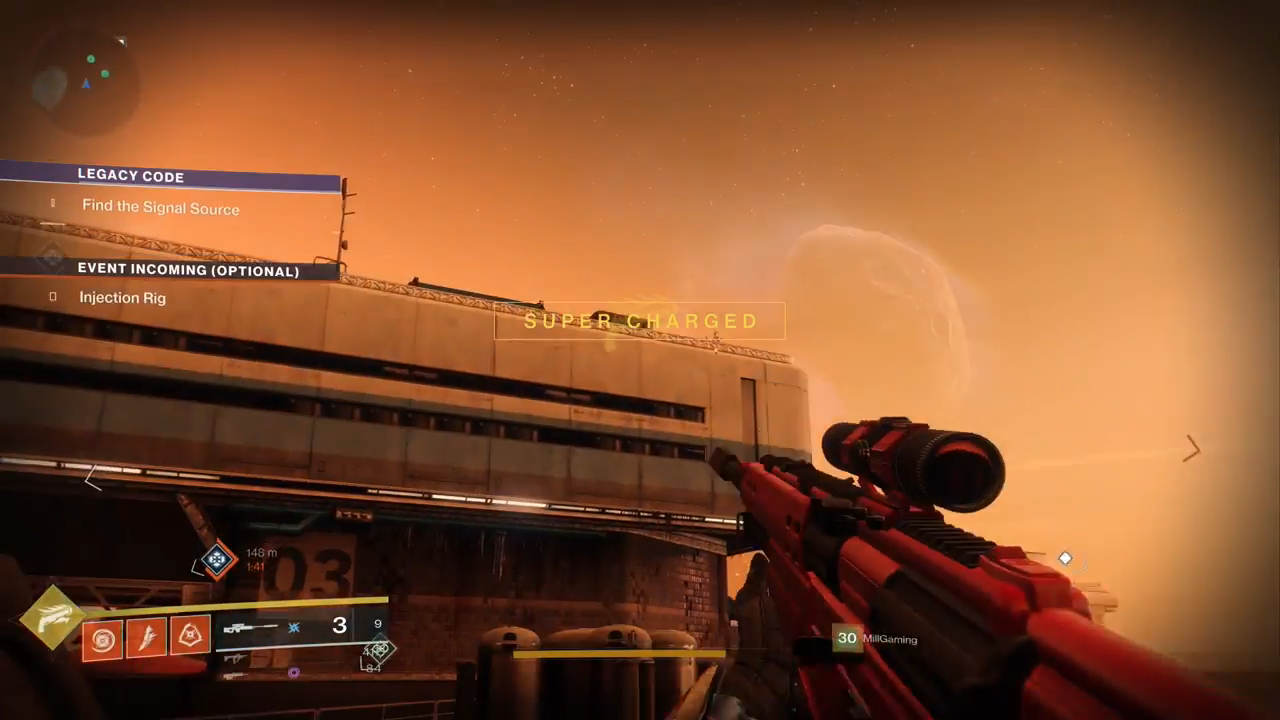Open the Find the Signal Source objective
Viewport: 1280px width, 720px height.
pyautogui.click(x=160, y=208)
